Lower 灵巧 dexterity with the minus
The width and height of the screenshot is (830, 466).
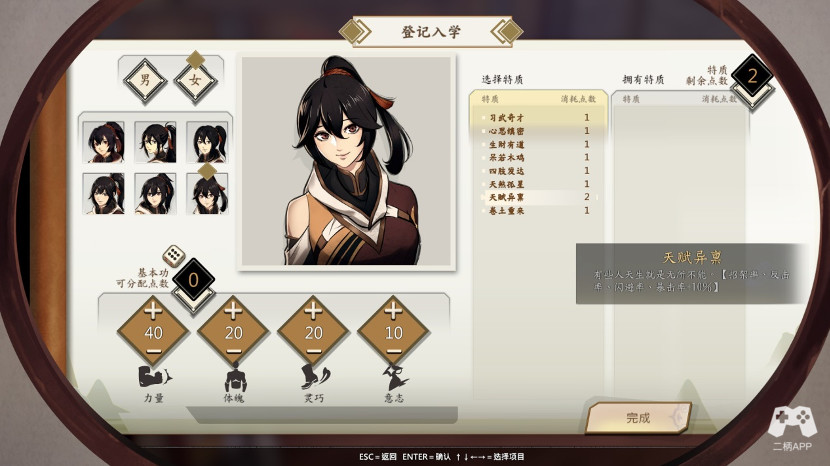[x=313, y=353]
